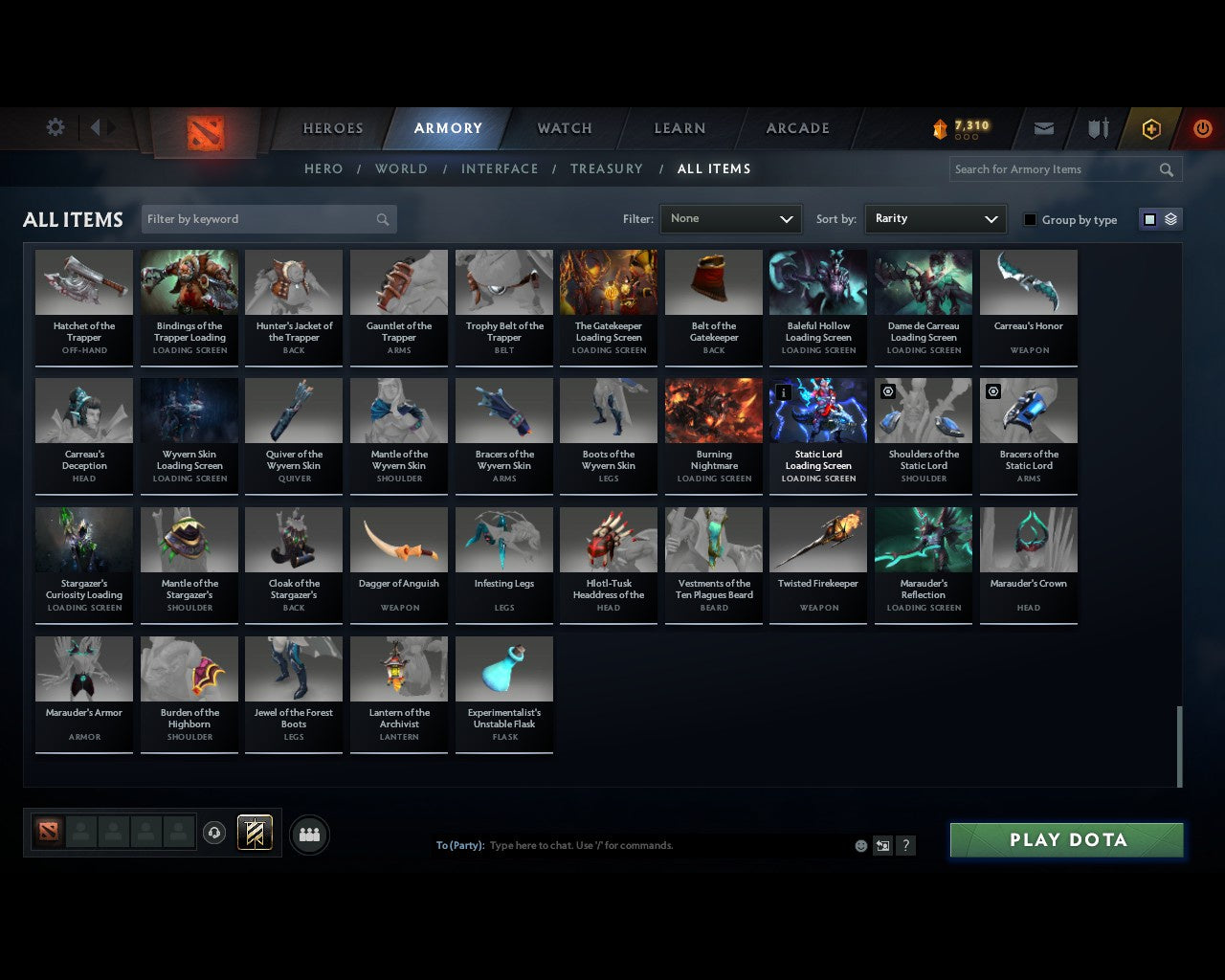Enable the Group by type checkbox
Image resolution: width=1225 pixels, height=980 pixels.
tap(1030, 219)
